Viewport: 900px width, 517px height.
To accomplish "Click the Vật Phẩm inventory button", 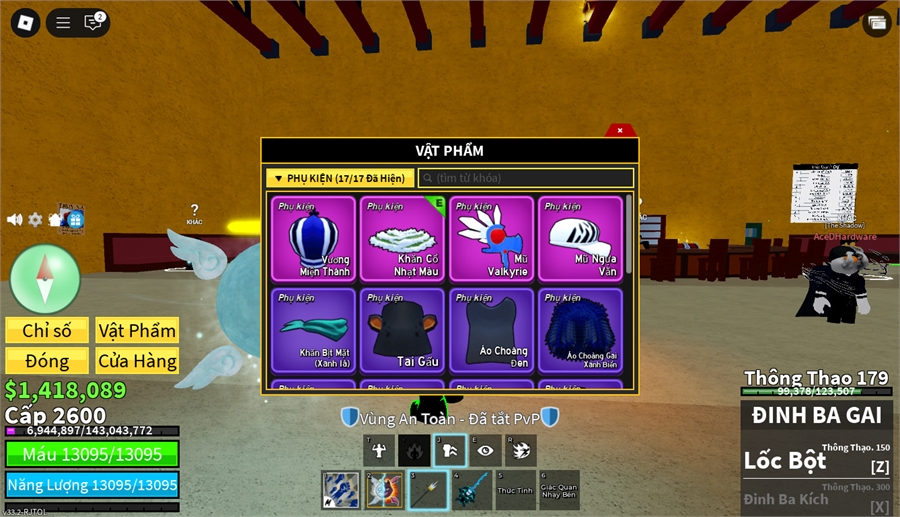I will click(x=137, y=331).
